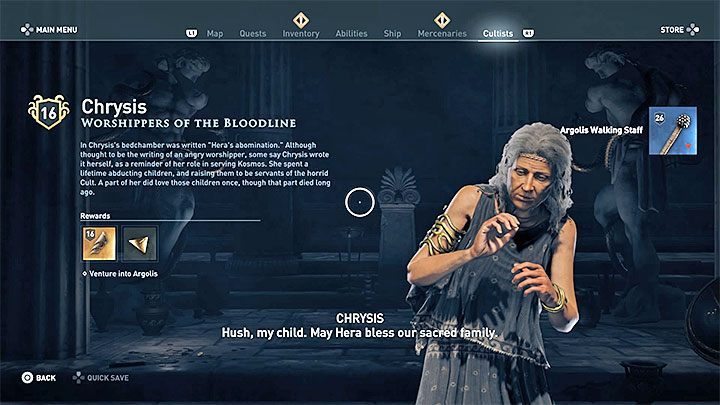Image resolution: width=720 pixels, height=405 pixels.
Task: Select the Cultists tab
Action: pos(497,33)
